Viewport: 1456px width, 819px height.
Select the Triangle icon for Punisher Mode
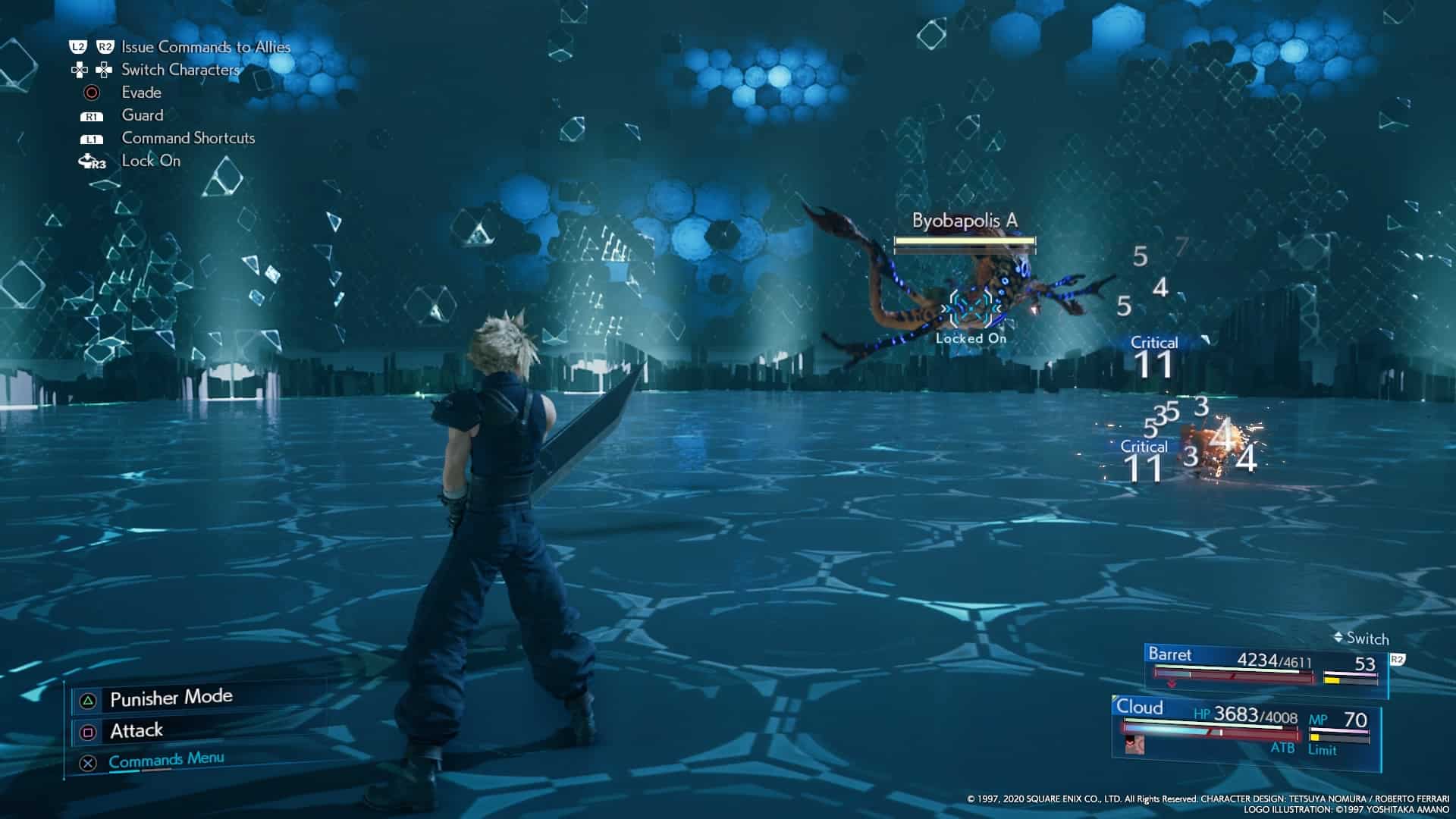pyautogui.click(x=88, y=700)
